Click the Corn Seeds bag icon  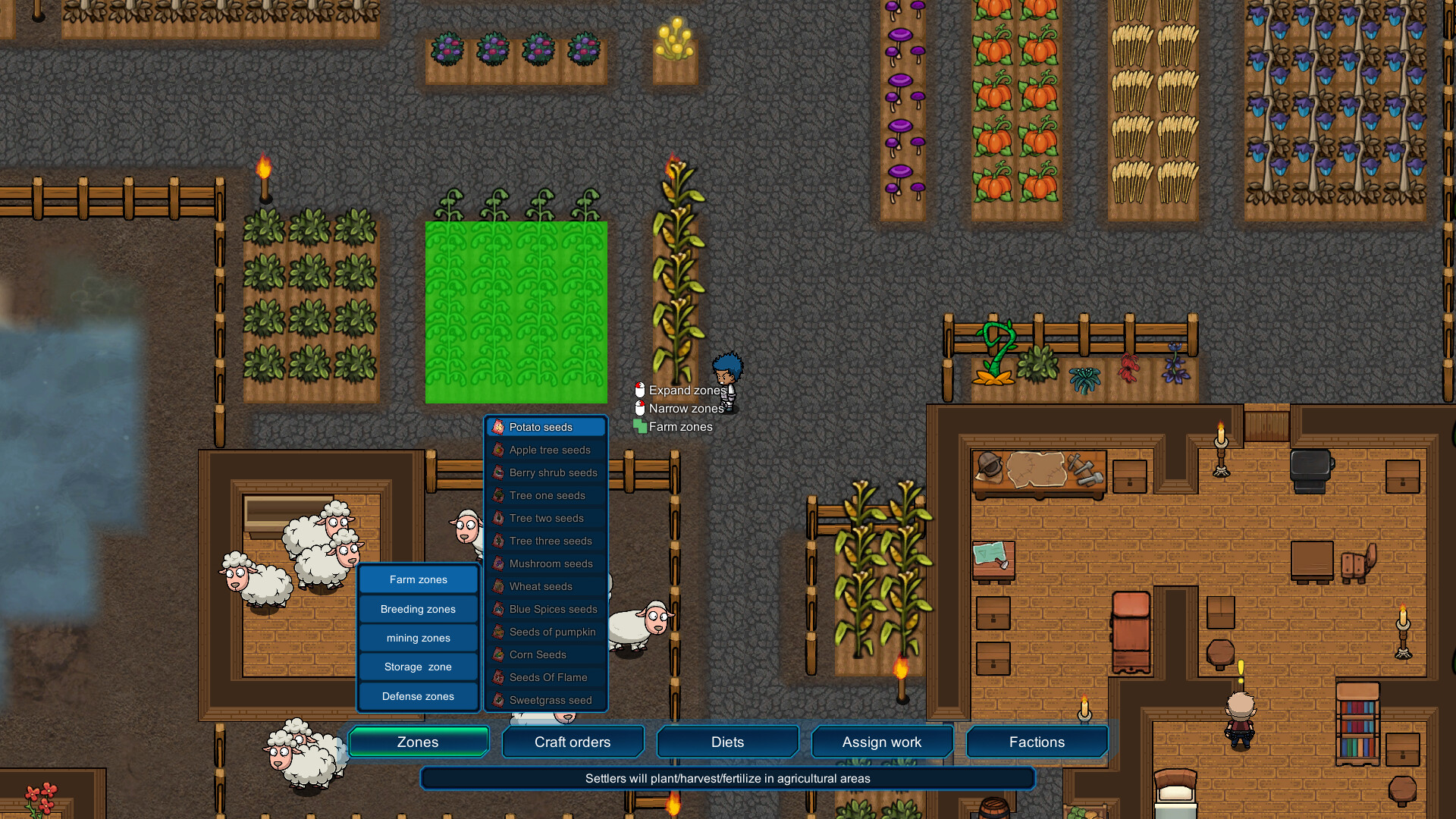(x=498, y=654)
